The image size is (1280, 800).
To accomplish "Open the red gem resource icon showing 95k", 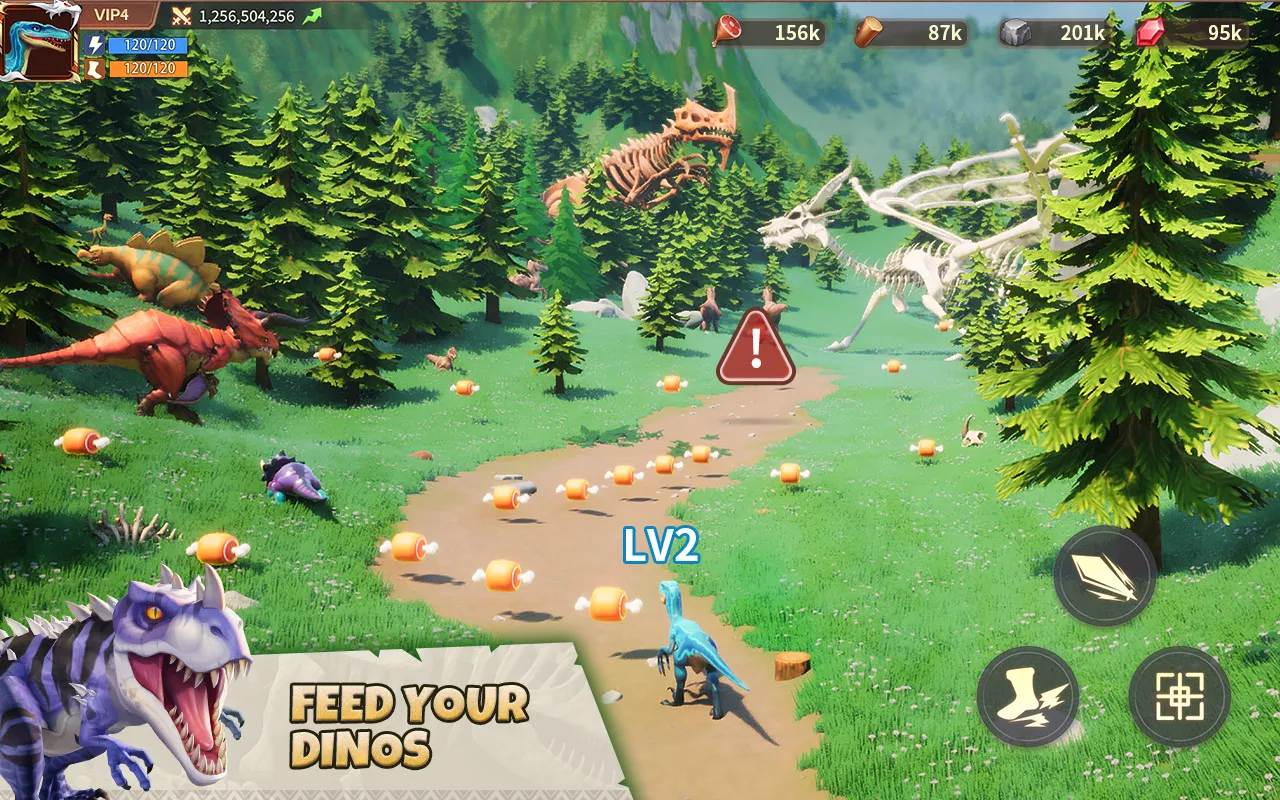I will [x=1151, y=30].
